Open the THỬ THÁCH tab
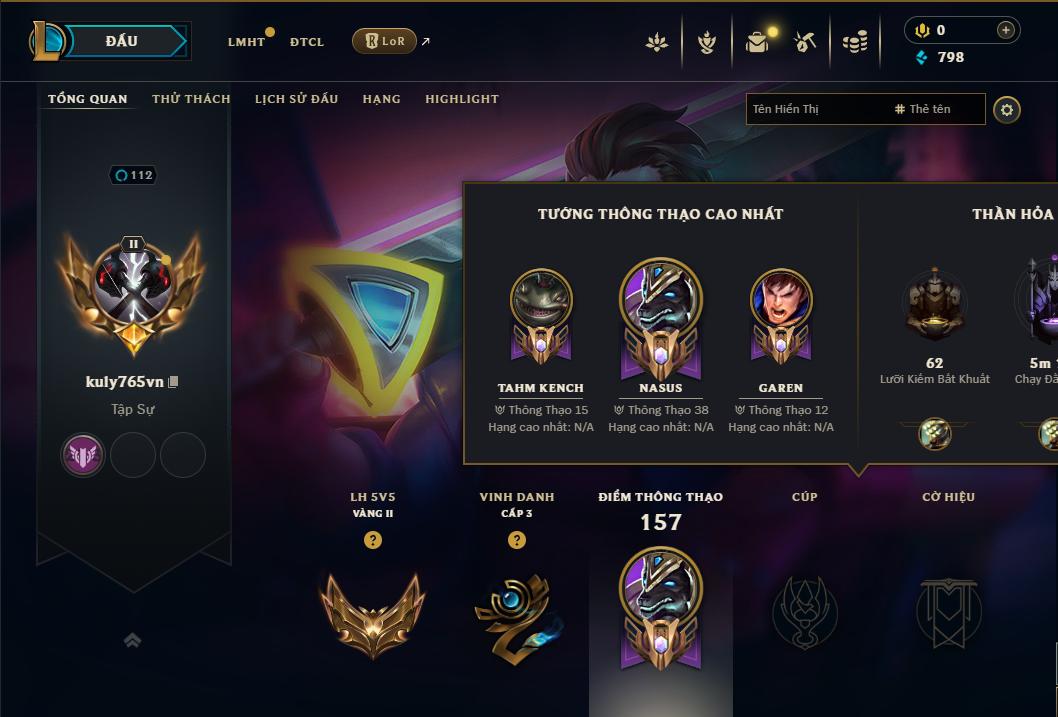The height and width of the screenshot is (717, 1058). coord(191,99)
